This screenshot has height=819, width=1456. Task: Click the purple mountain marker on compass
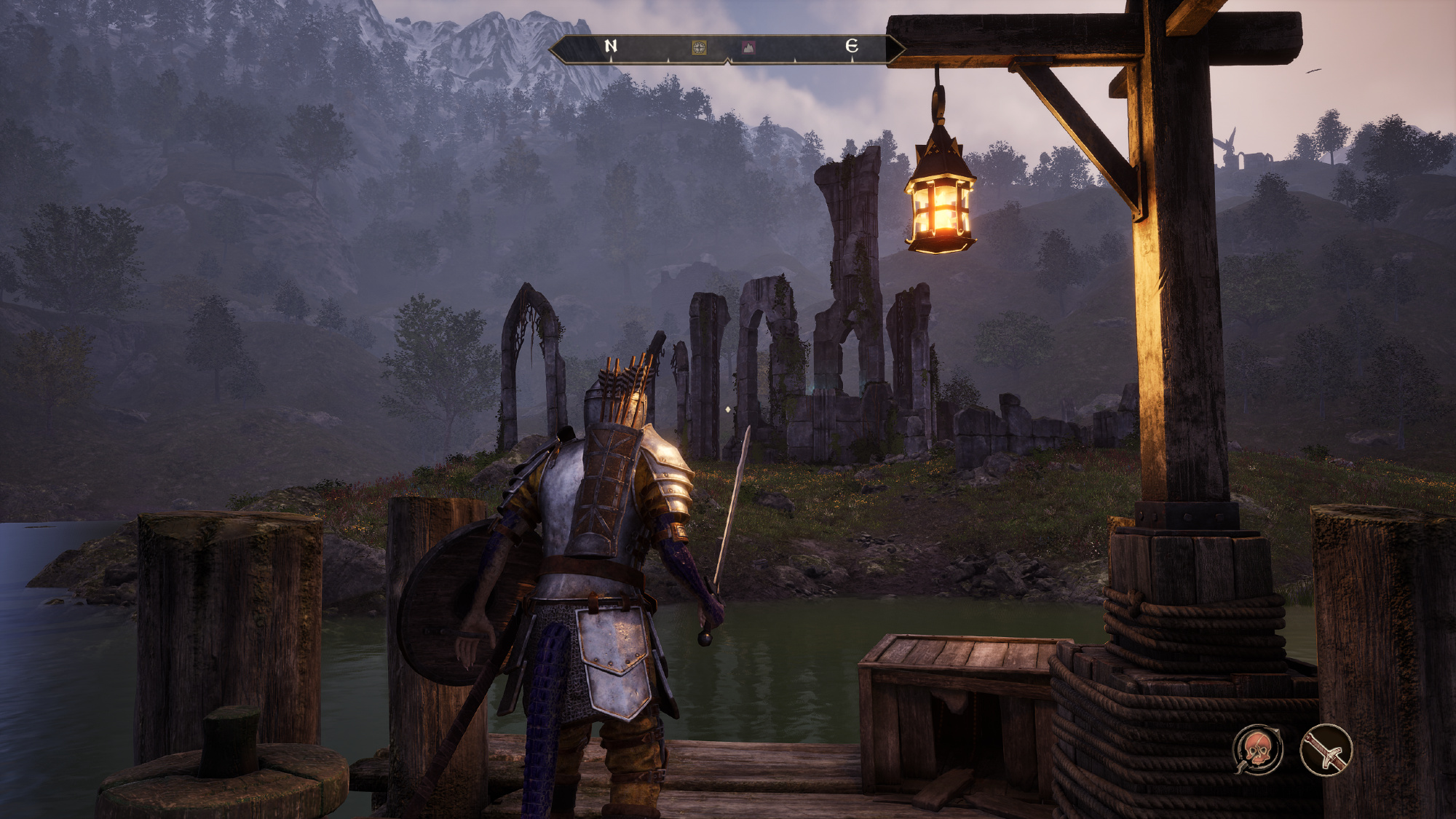point(748,48)
